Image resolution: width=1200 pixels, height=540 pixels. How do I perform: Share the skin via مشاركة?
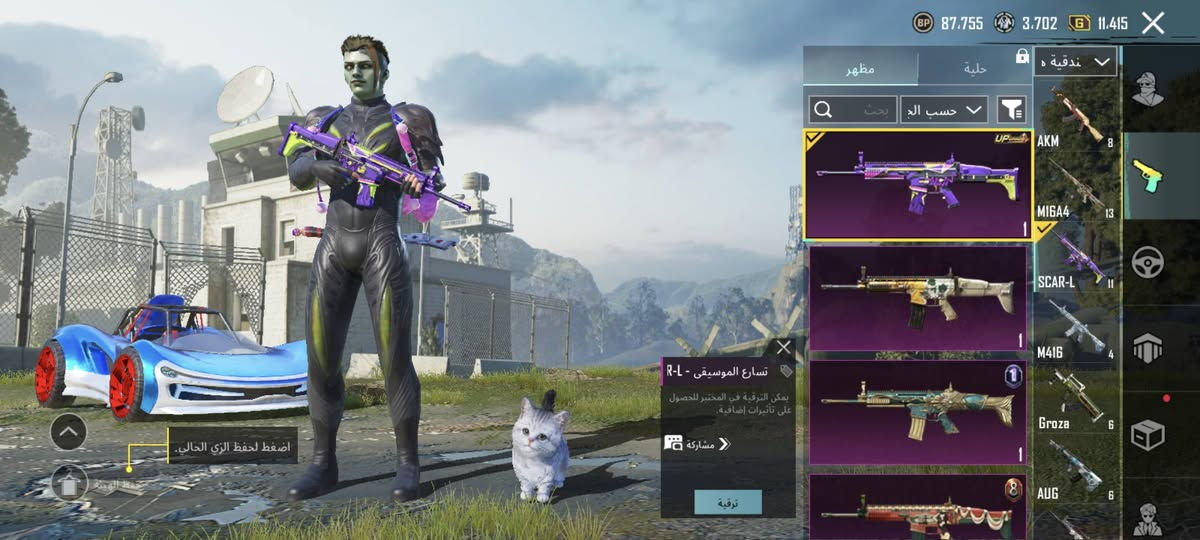click(x=700, y=443)
